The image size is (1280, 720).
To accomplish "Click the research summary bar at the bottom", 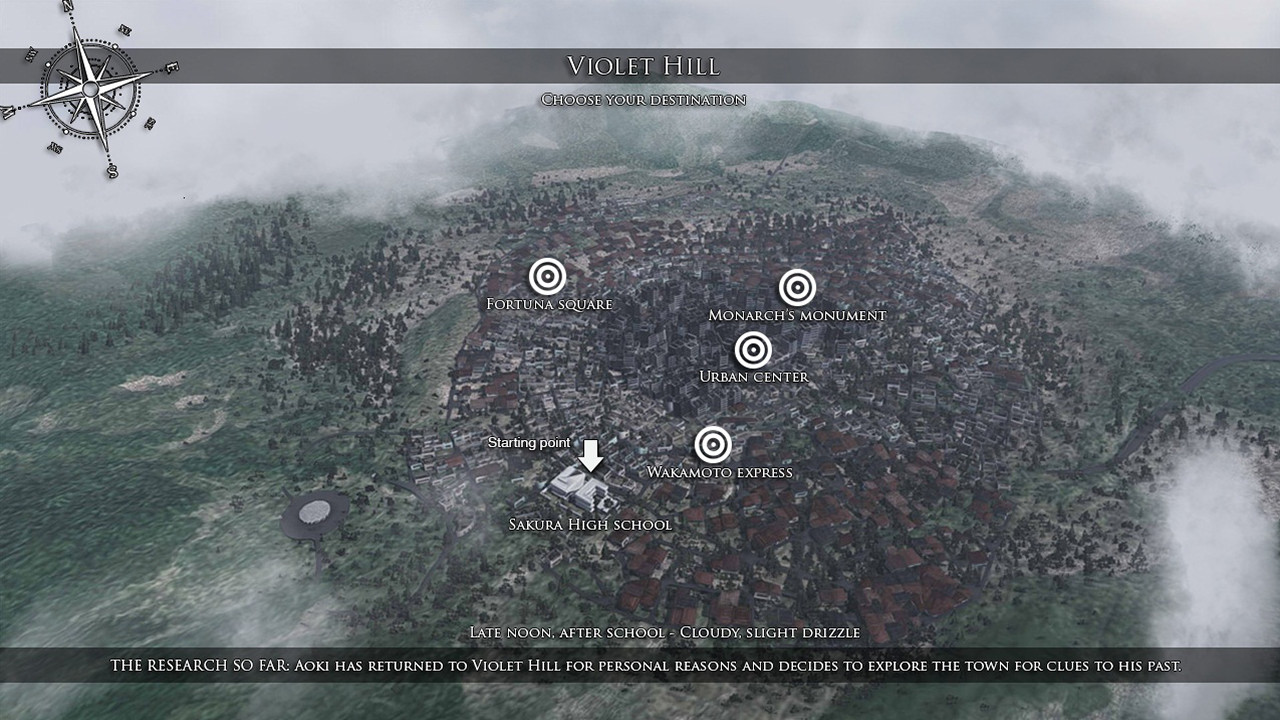I will point(640,662).
